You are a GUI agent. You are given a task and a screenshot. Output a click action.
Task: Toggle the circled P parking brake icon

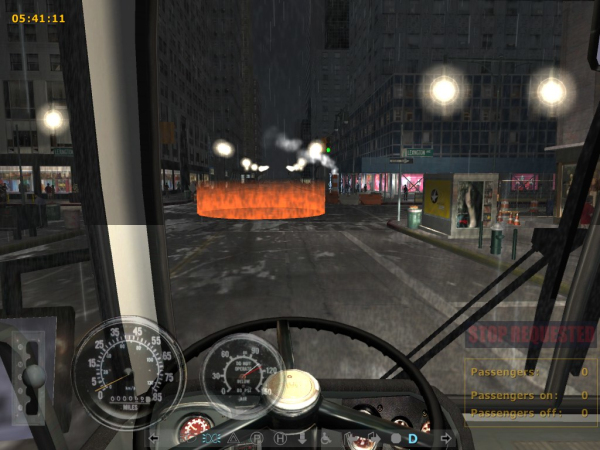click(x=257, y=438)
